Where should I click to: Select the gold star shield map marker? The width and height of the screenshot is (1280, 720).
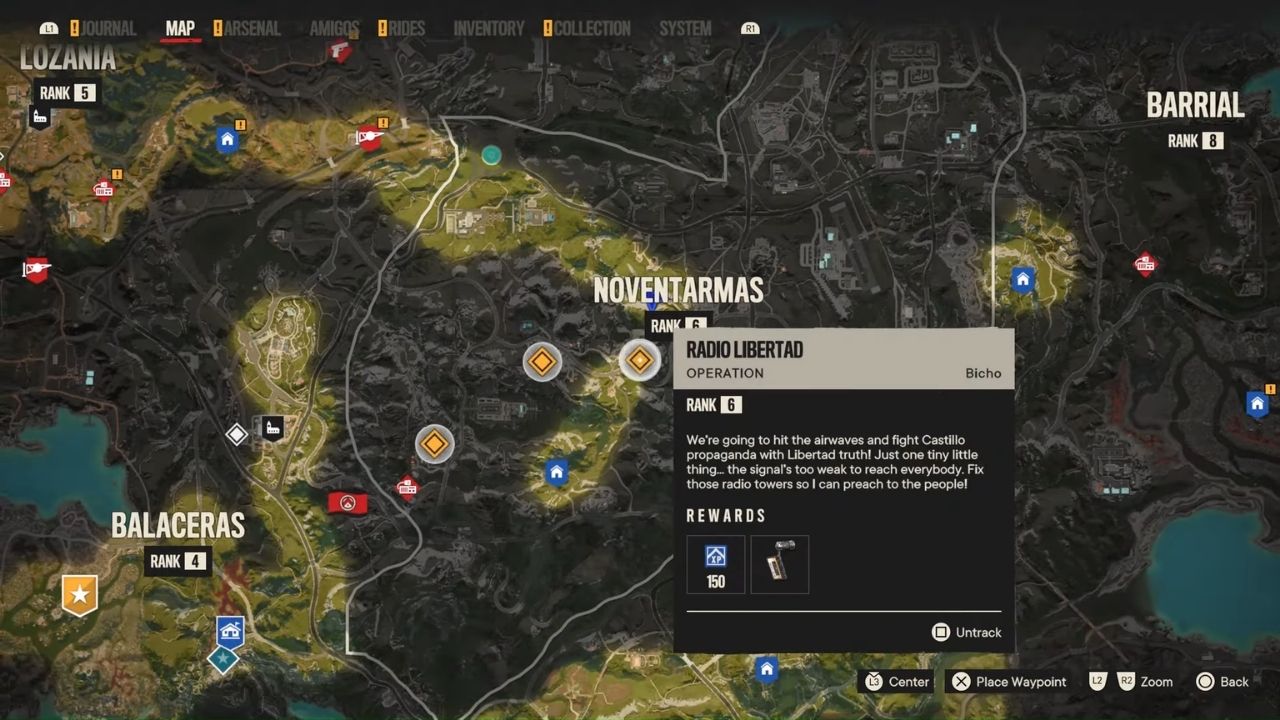pyautogui.click(x=79, y=594)
